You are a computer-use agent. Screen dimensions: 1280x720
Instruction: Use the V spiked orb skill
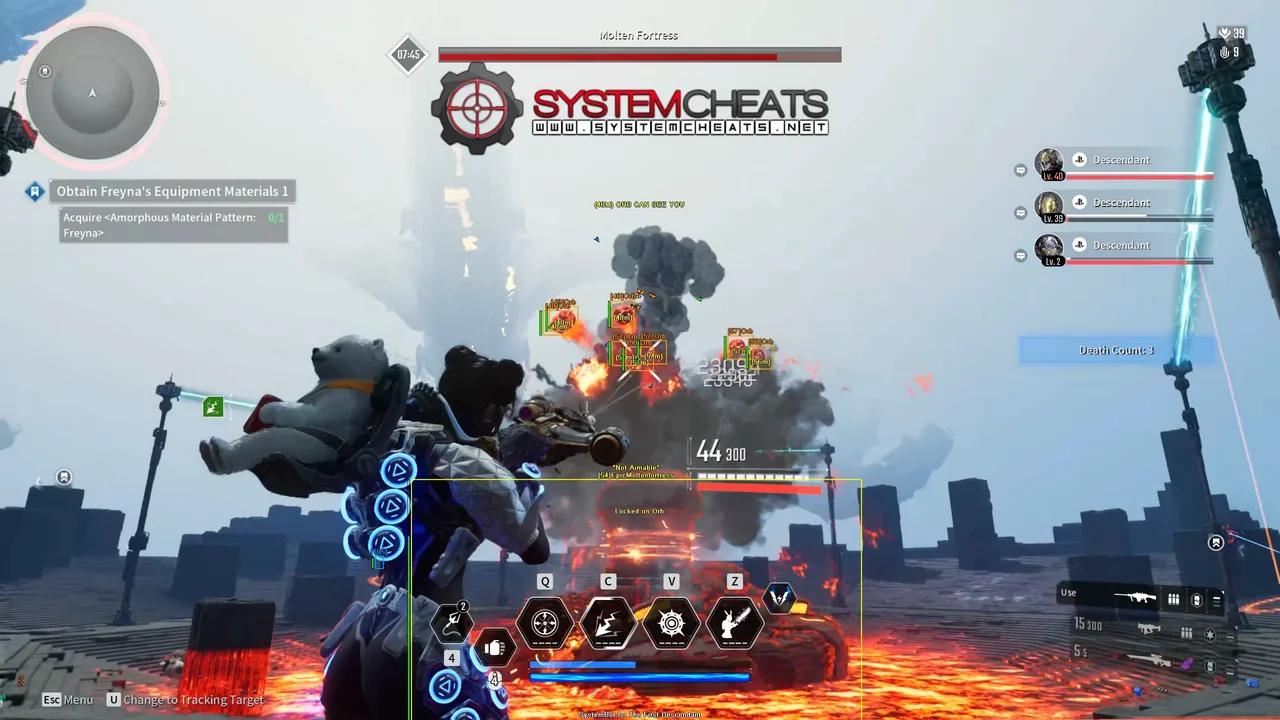(x=671, y=623)
